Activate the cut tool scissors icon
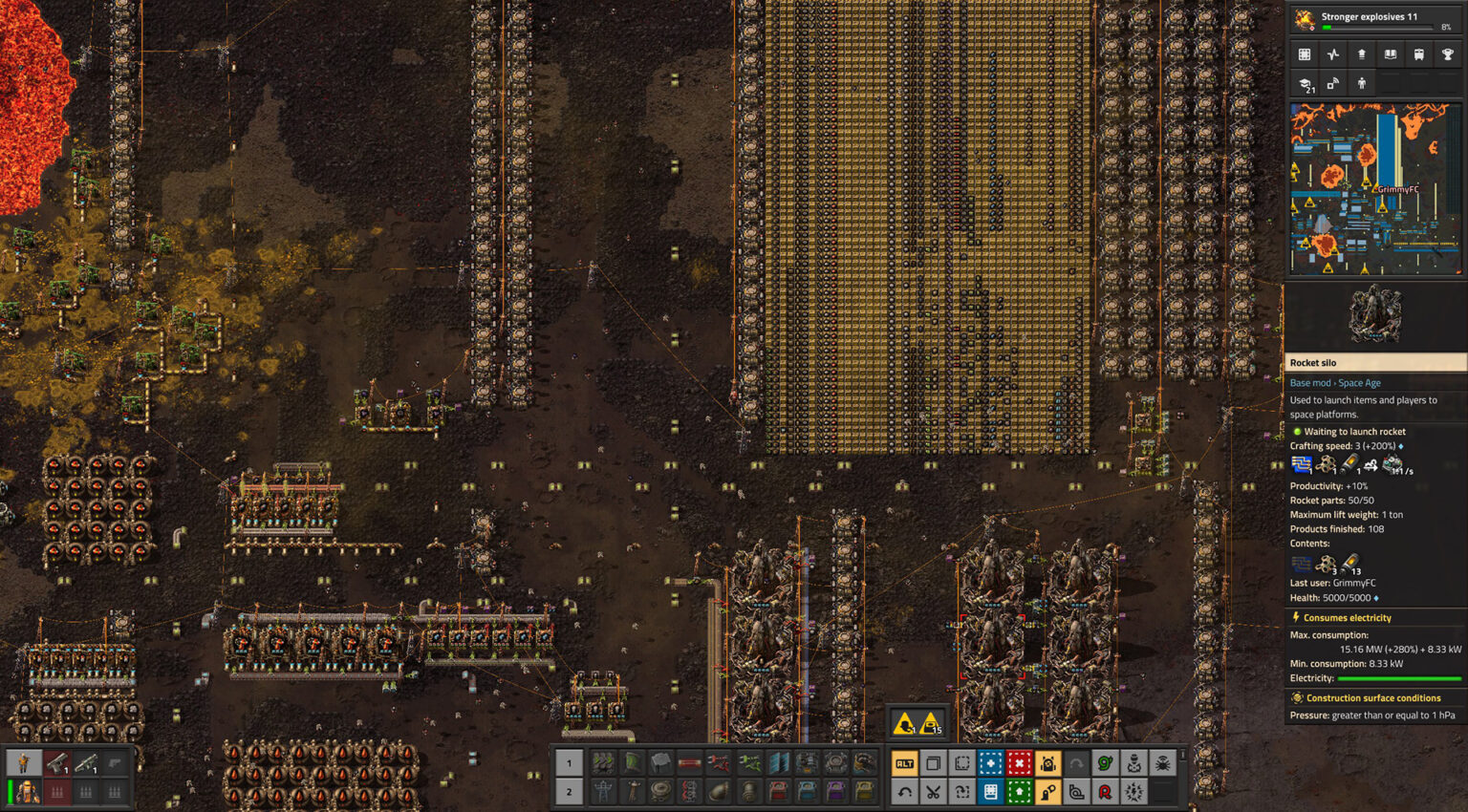The image size is (1468, 812). tap(934, 791)
